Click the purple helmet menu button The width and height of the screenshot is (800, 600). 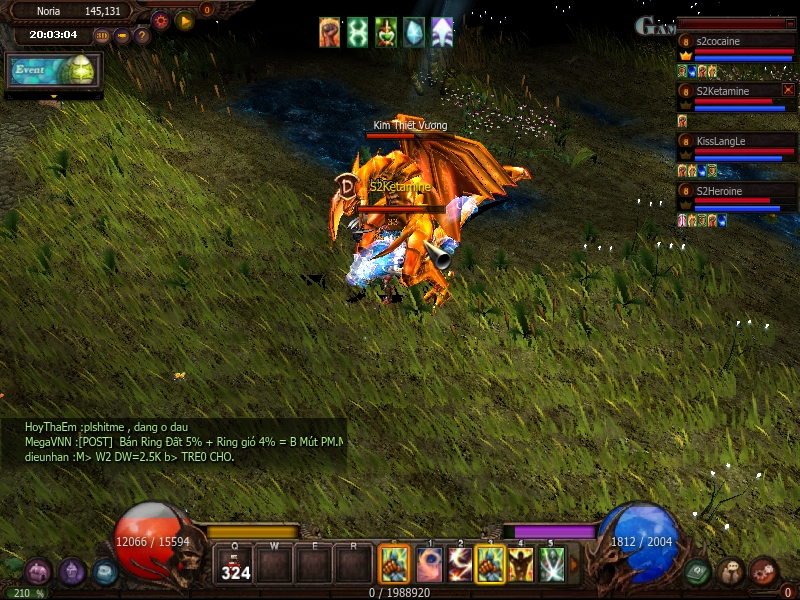pyautogui.click(x=71, y=572)
